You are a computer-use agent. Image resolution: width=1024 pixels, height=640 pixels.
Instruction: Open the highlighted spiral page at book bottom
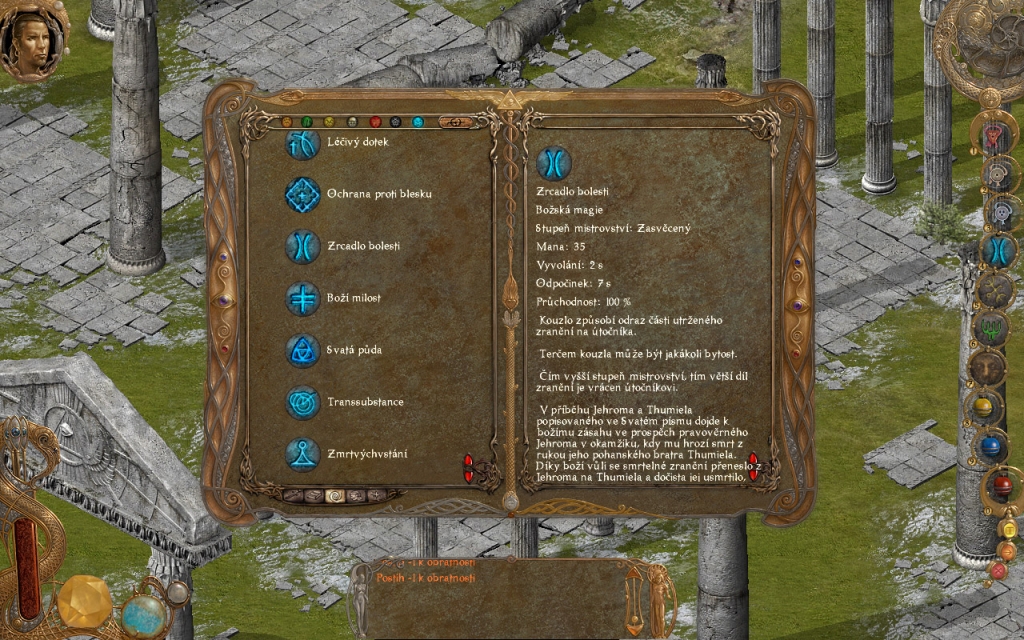[x=336, y=495]
